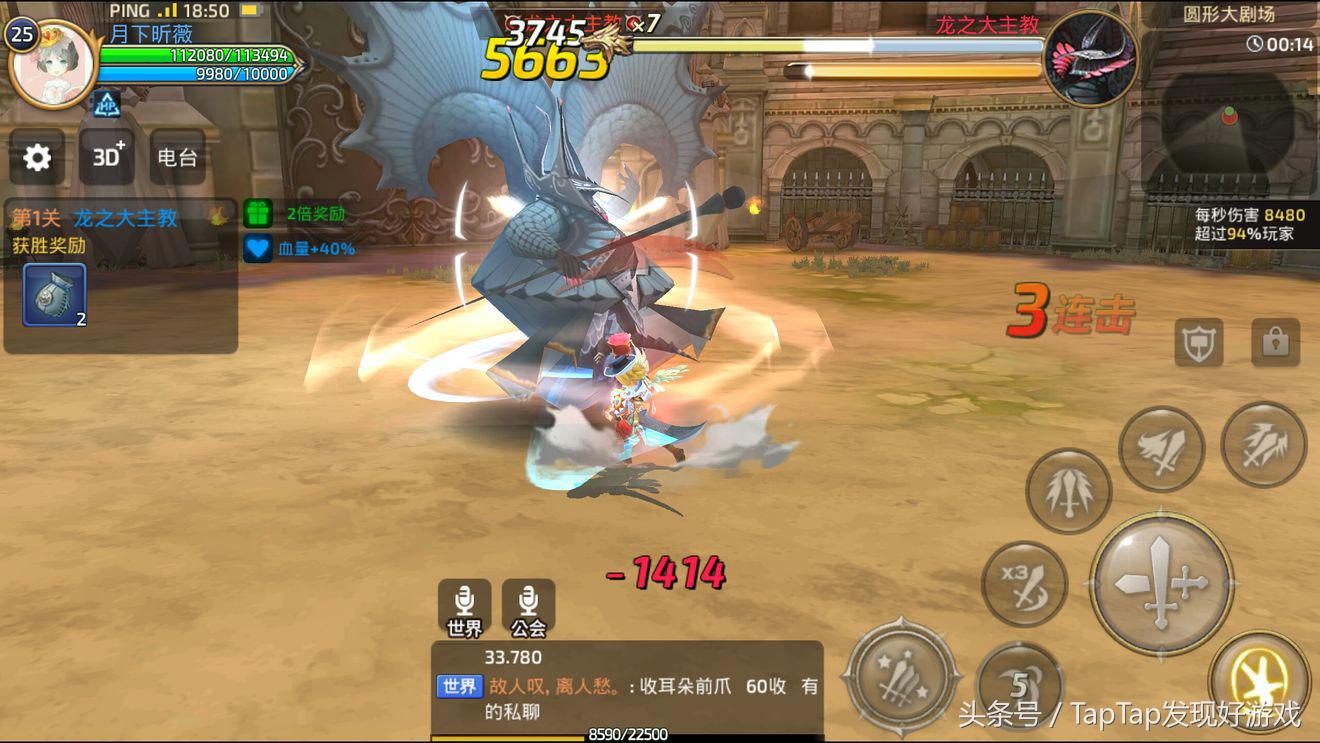The image size is (1320, 743).
Task: Open the world chat message box
Action: coord(627,687)
